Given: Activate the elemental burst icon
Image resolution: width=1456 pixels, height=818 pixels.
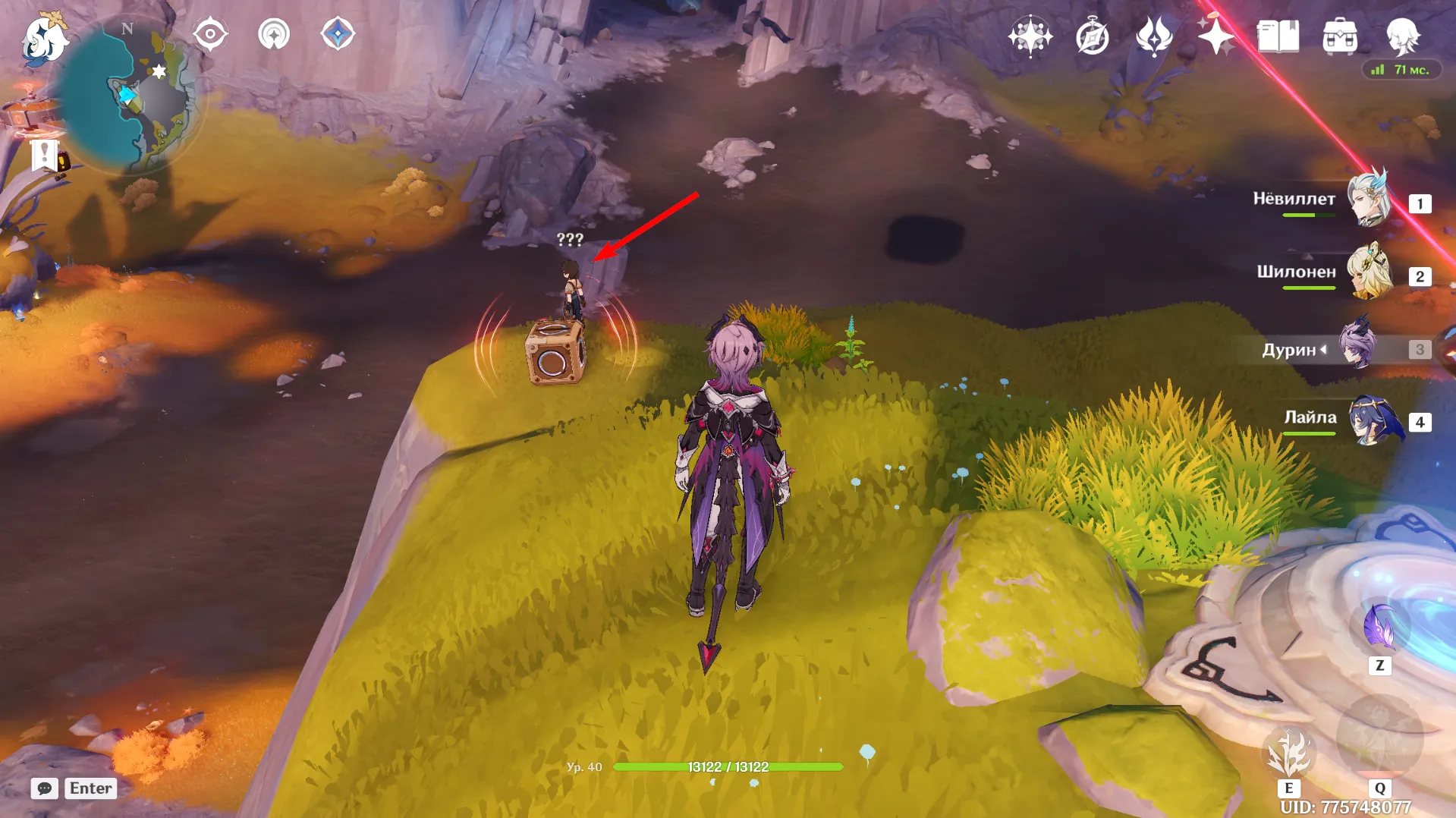Looking at the screenshot, I should click(x=1379, y=738).
